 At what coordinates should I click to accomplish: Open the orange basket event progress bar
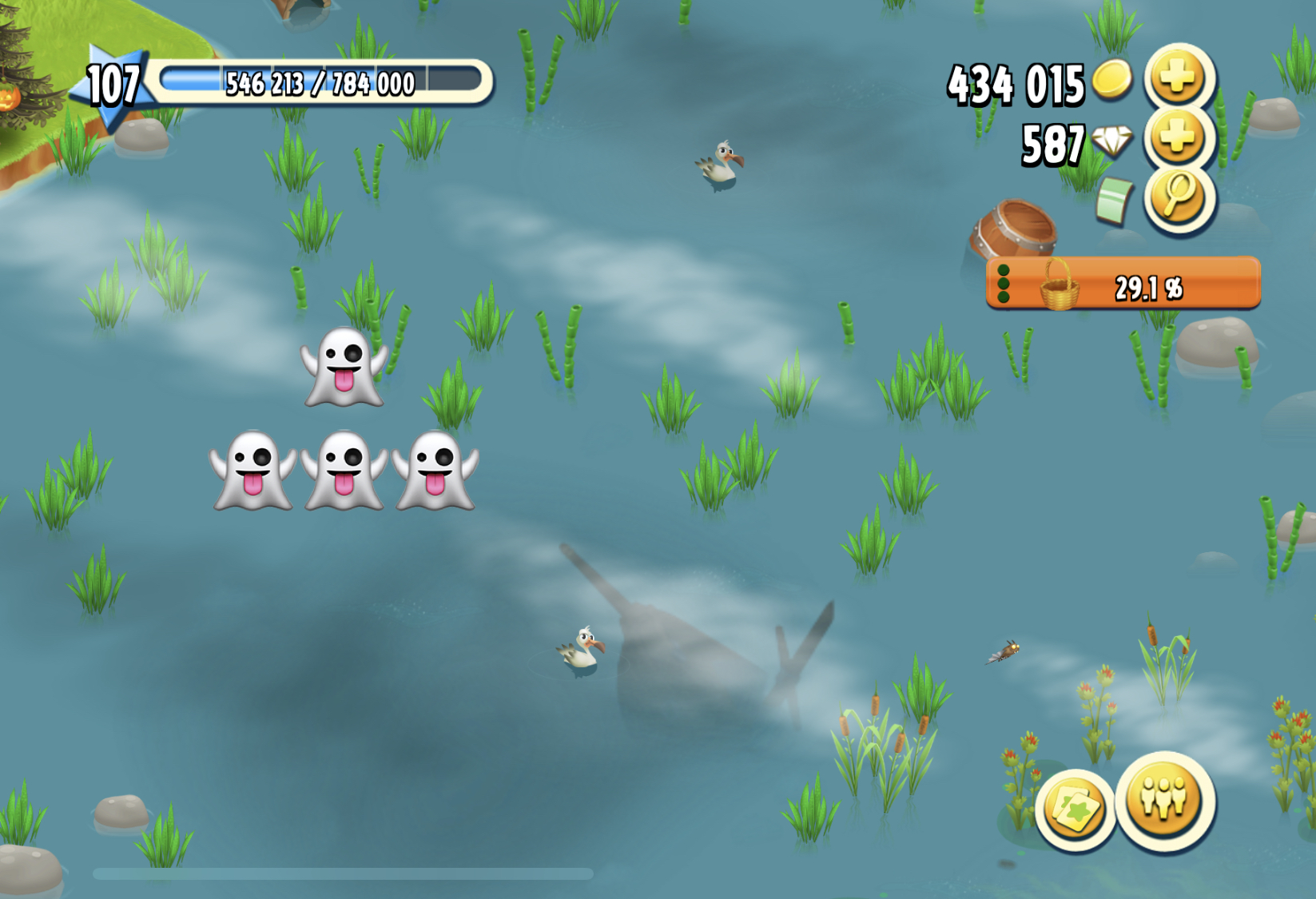pyautogui.click(x=1123, y=284)
